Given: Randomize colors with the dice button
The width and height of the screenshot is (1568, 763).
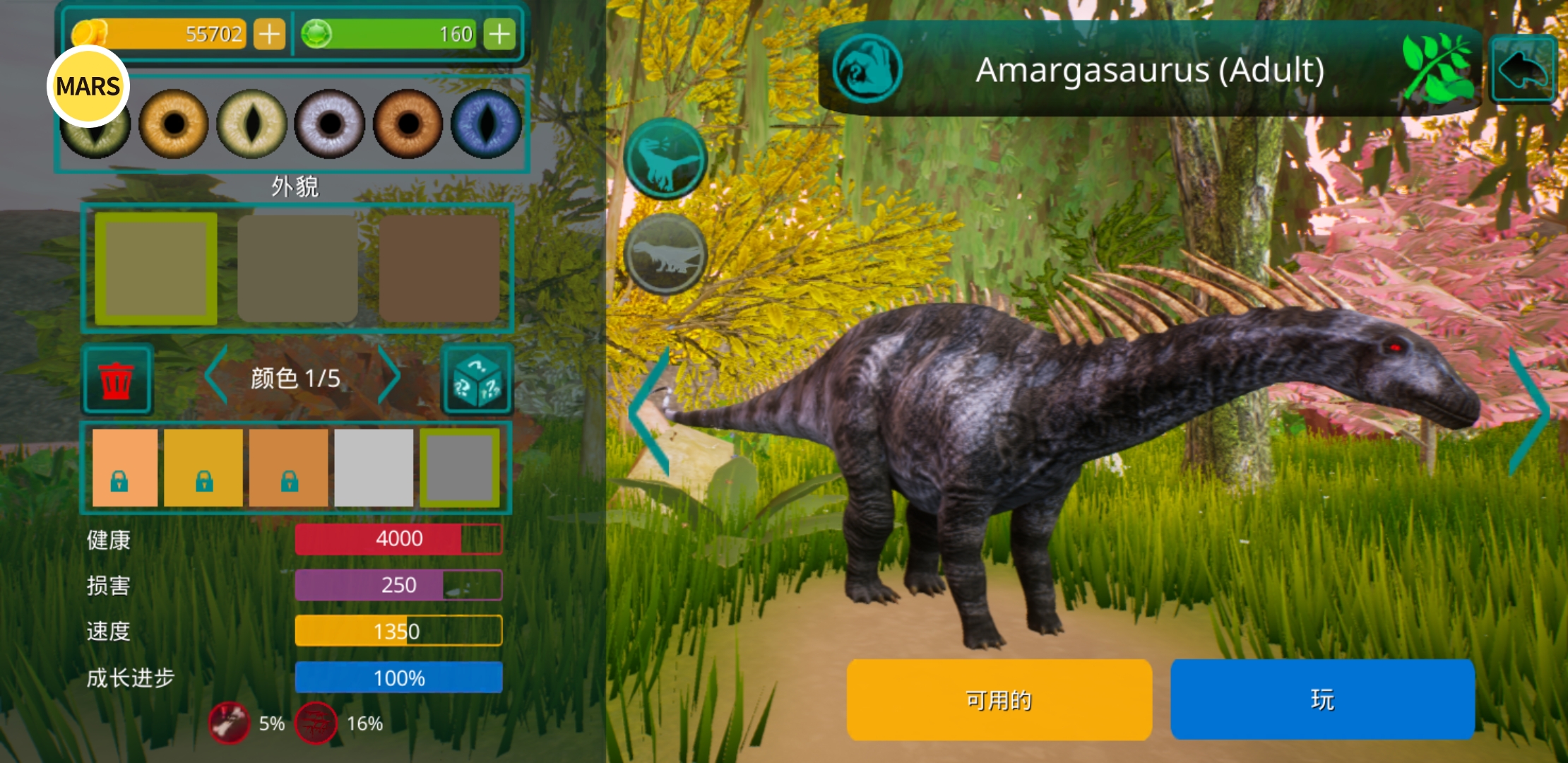Looking at the screenshot, I should (x=477, y=379).
